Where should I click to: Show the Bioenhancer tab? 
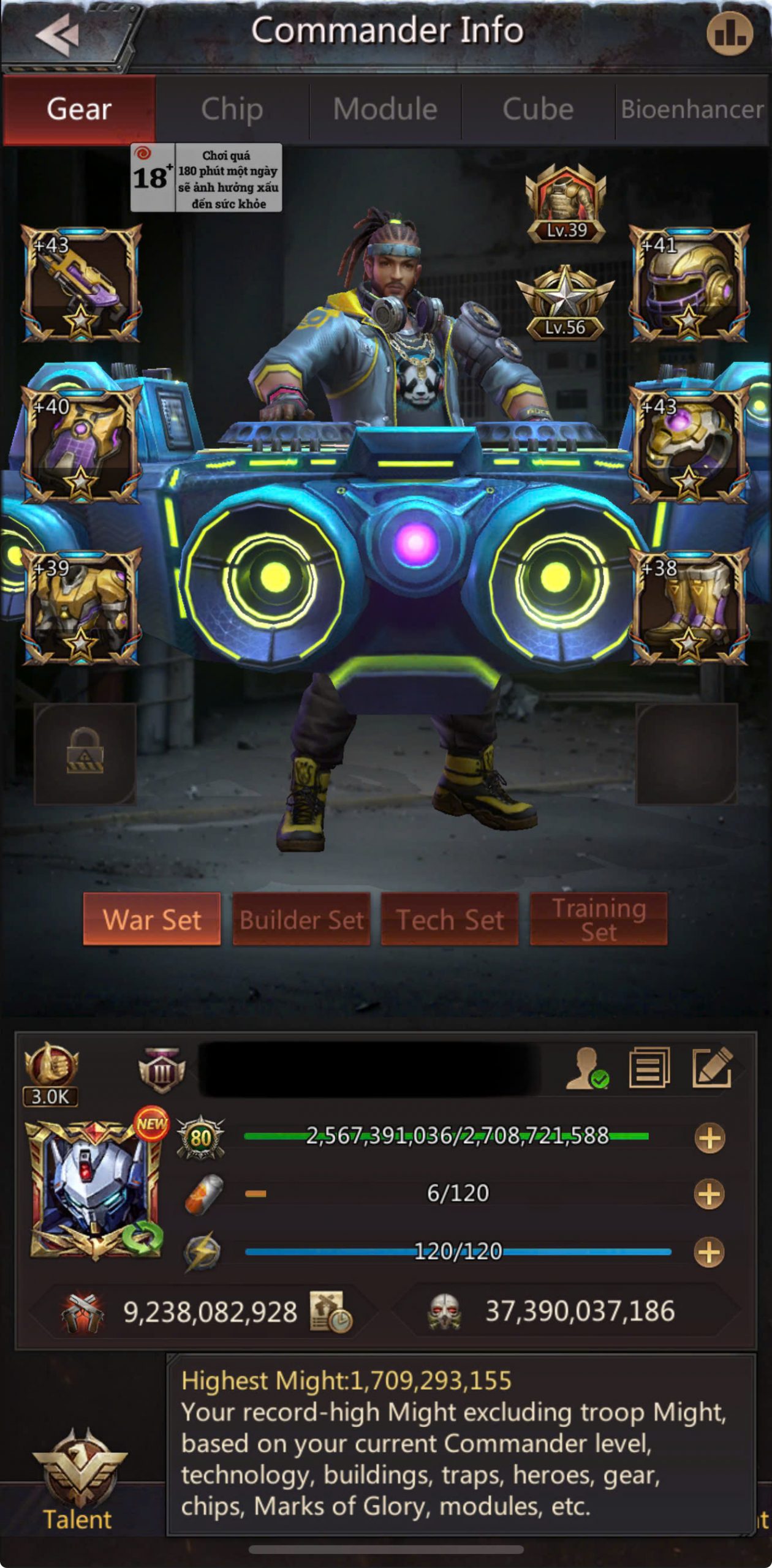[x=692, y=110]
